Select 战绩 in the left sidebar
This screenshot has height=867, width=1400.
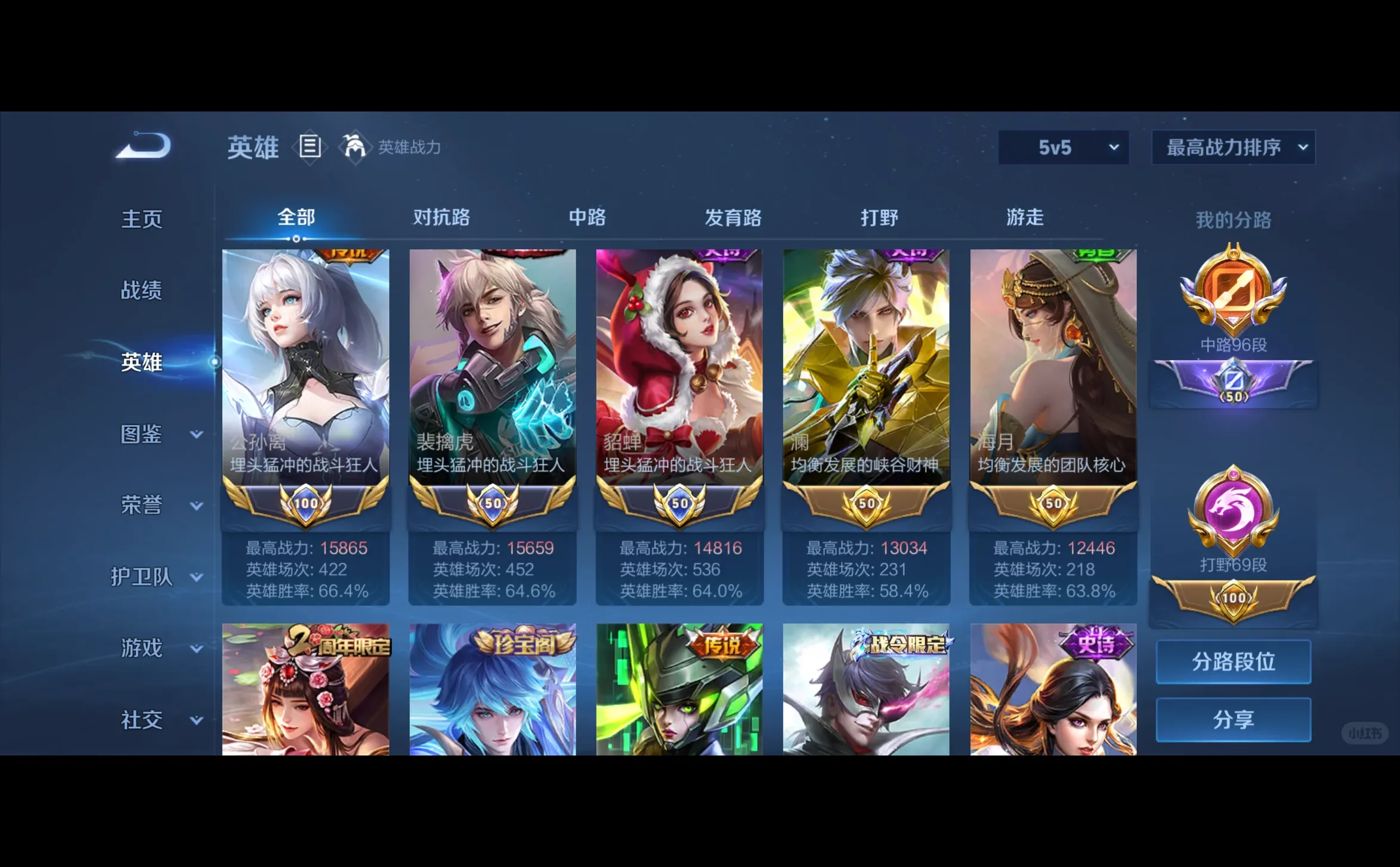pyautogui.click(x=141, y=290)
